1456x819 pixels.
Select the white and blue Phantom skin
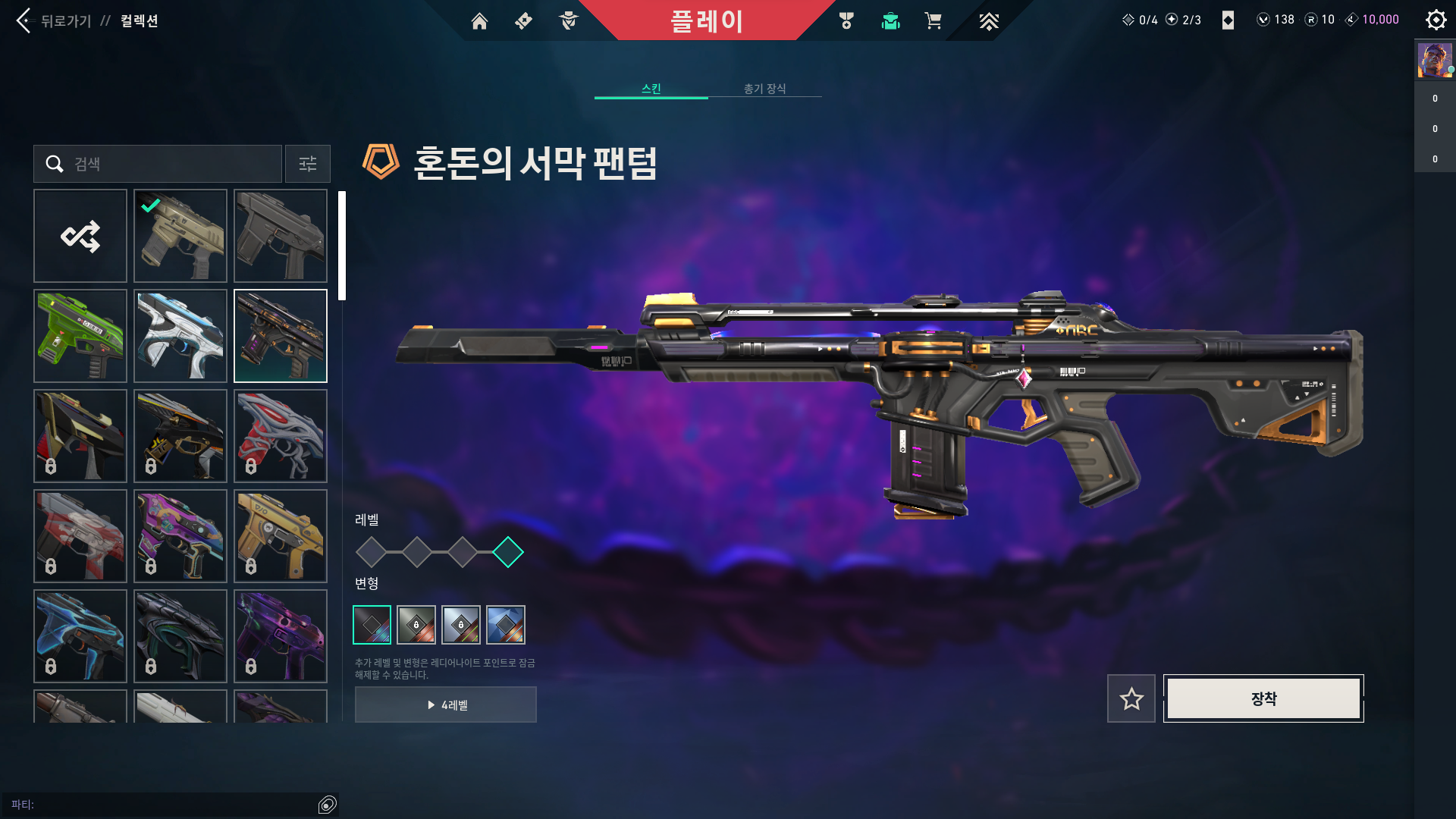pos(180,336)
